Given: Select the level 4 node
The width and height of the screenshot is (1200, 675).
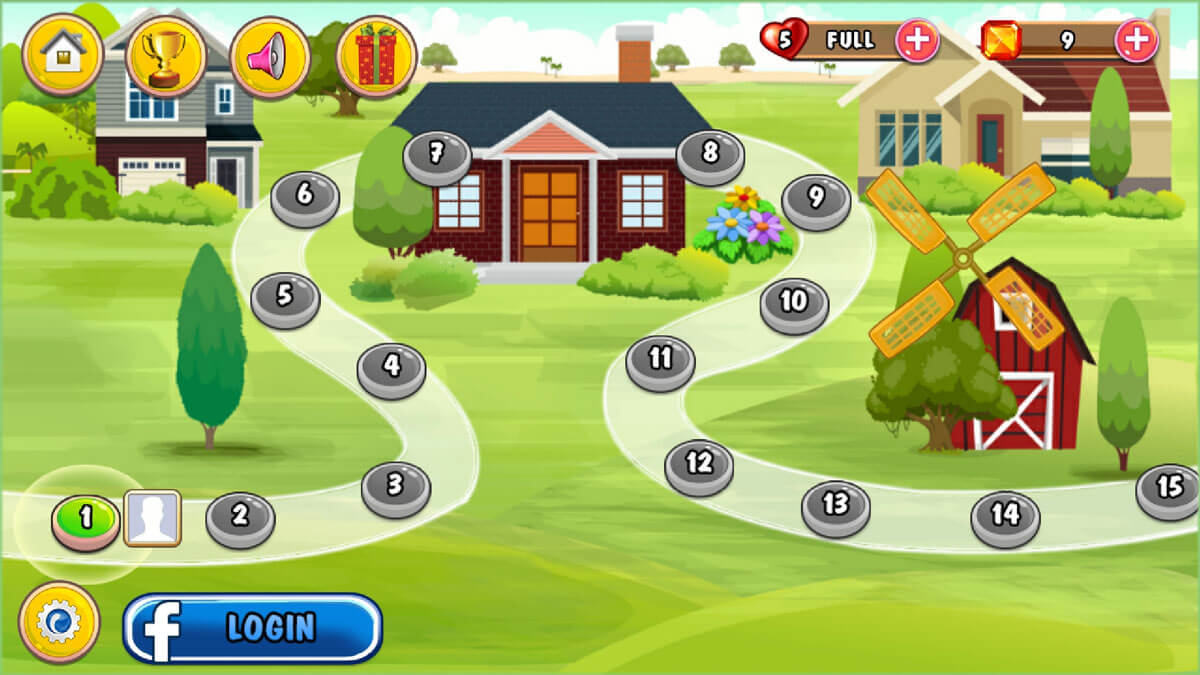Looking at the screenshot, I should (392, 368).
